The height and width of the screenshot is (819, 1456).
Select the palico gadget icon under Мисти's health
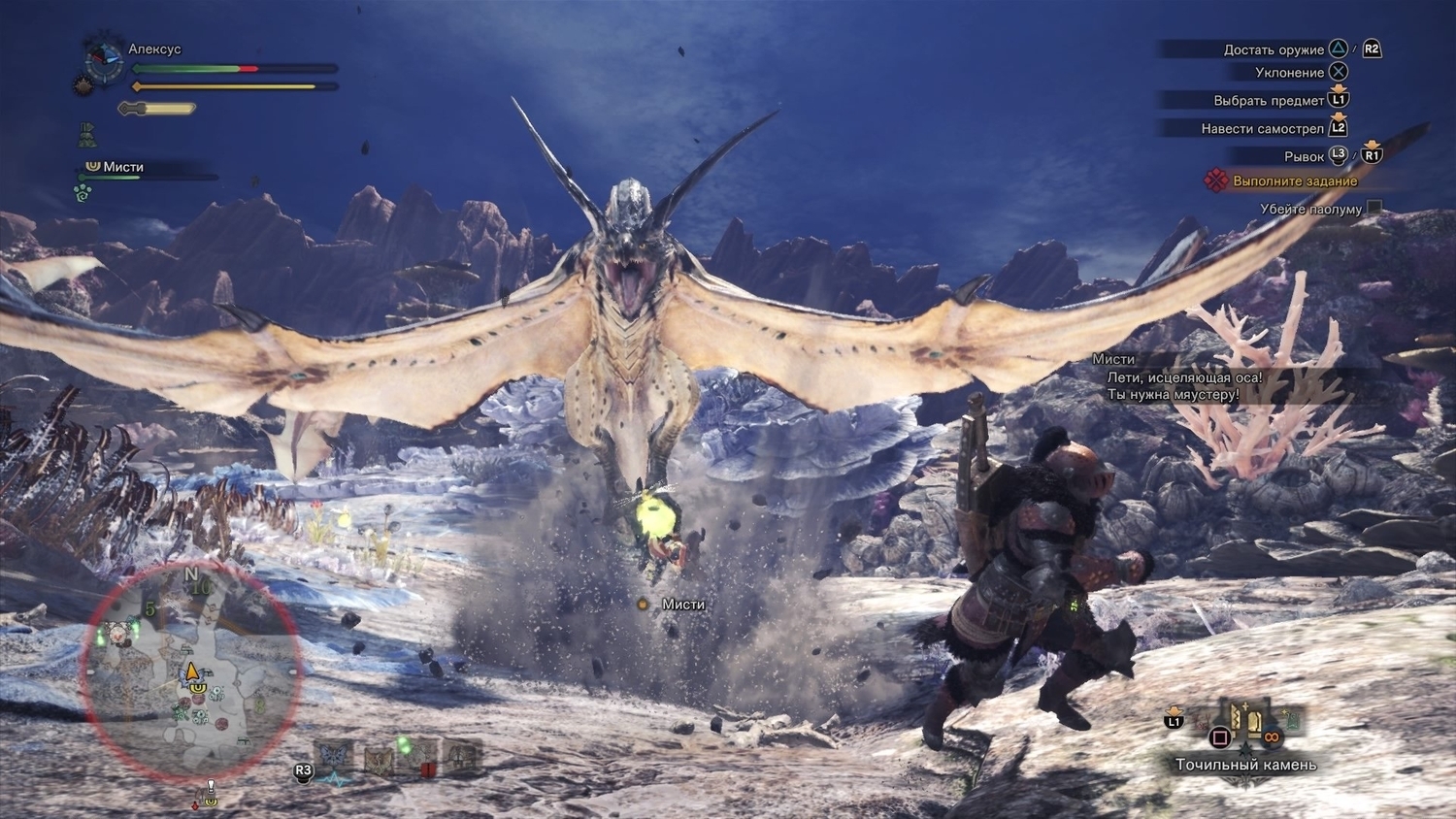point(83,193)
